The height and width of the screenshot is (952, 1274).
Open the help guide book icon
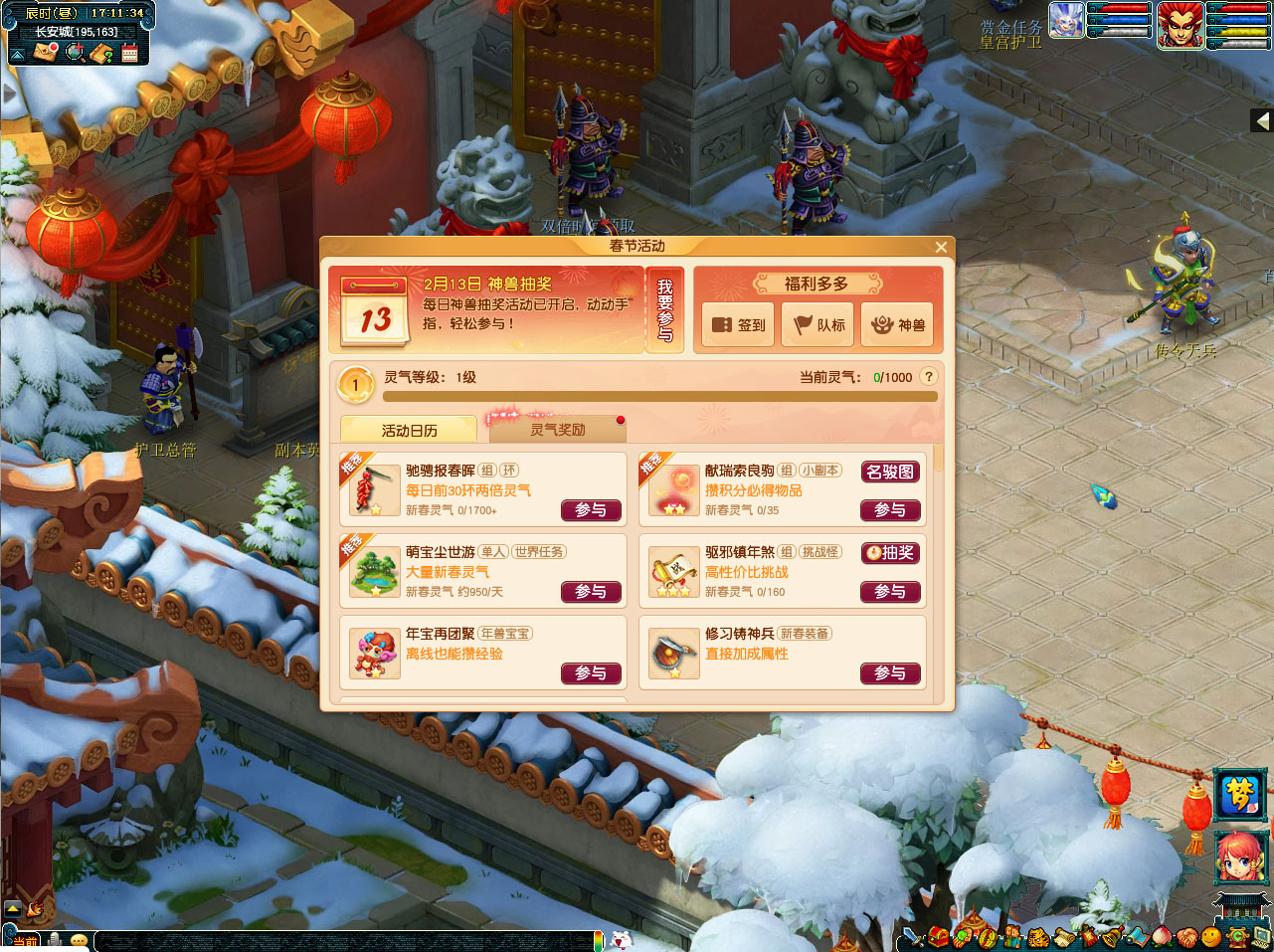pos(100,53)
